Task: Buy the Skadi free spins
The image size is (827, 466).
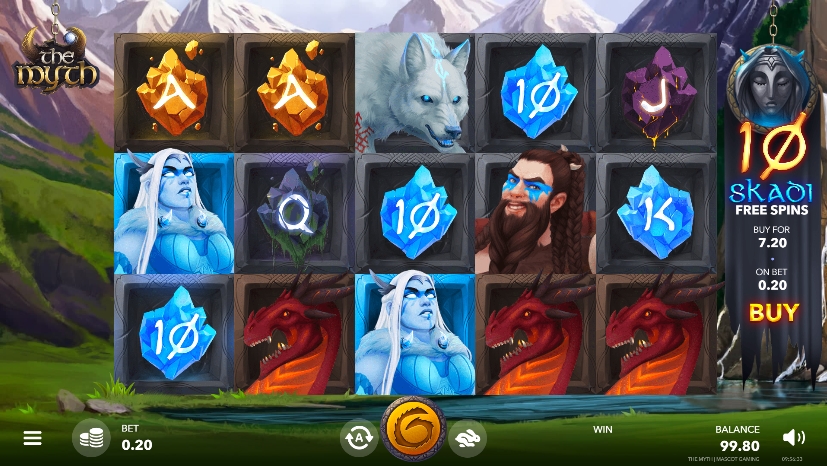Action: (x=774, y=312)
